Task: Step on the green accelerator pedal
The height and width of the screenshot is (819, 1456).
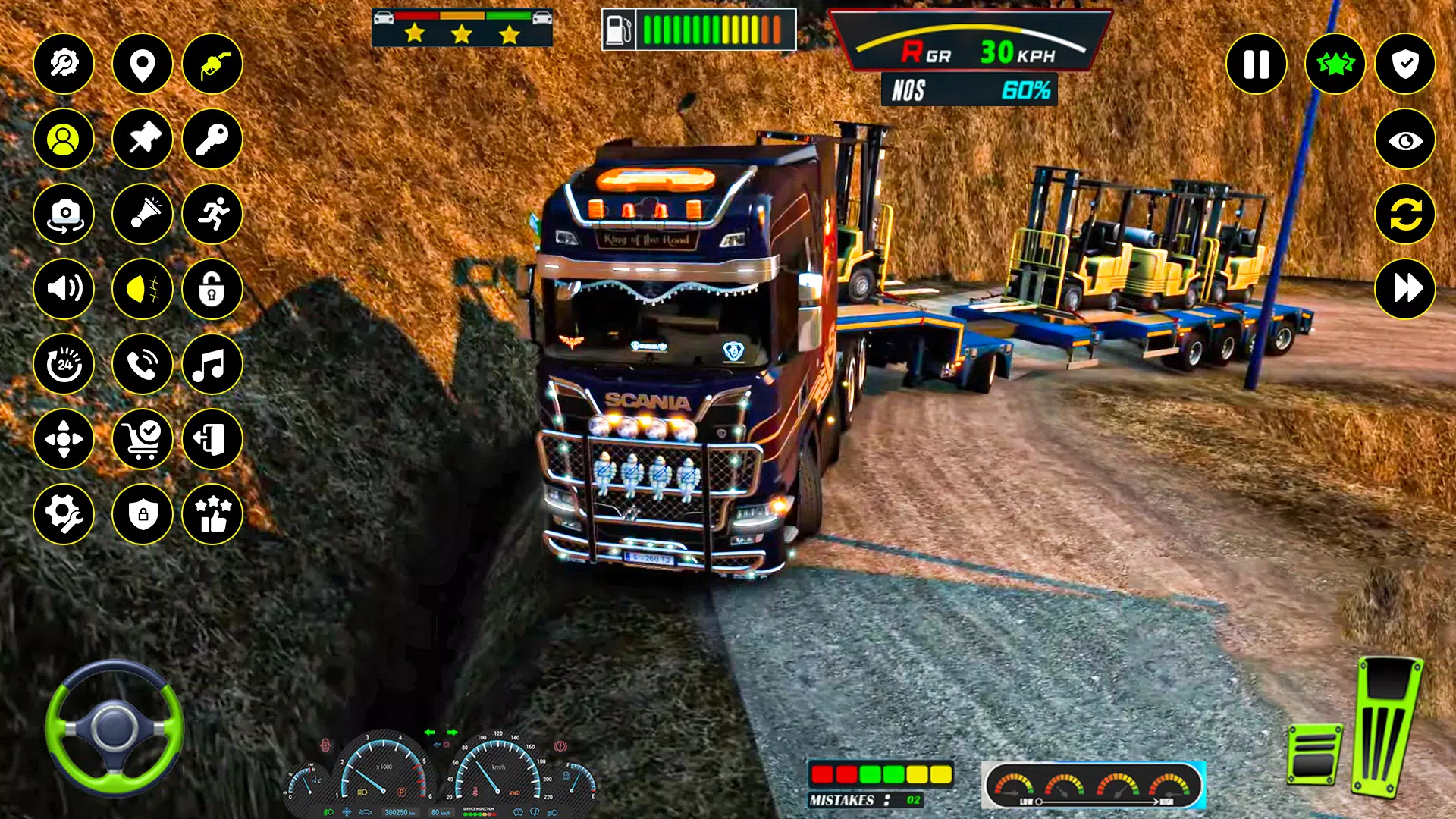Action: [1386, 728]
